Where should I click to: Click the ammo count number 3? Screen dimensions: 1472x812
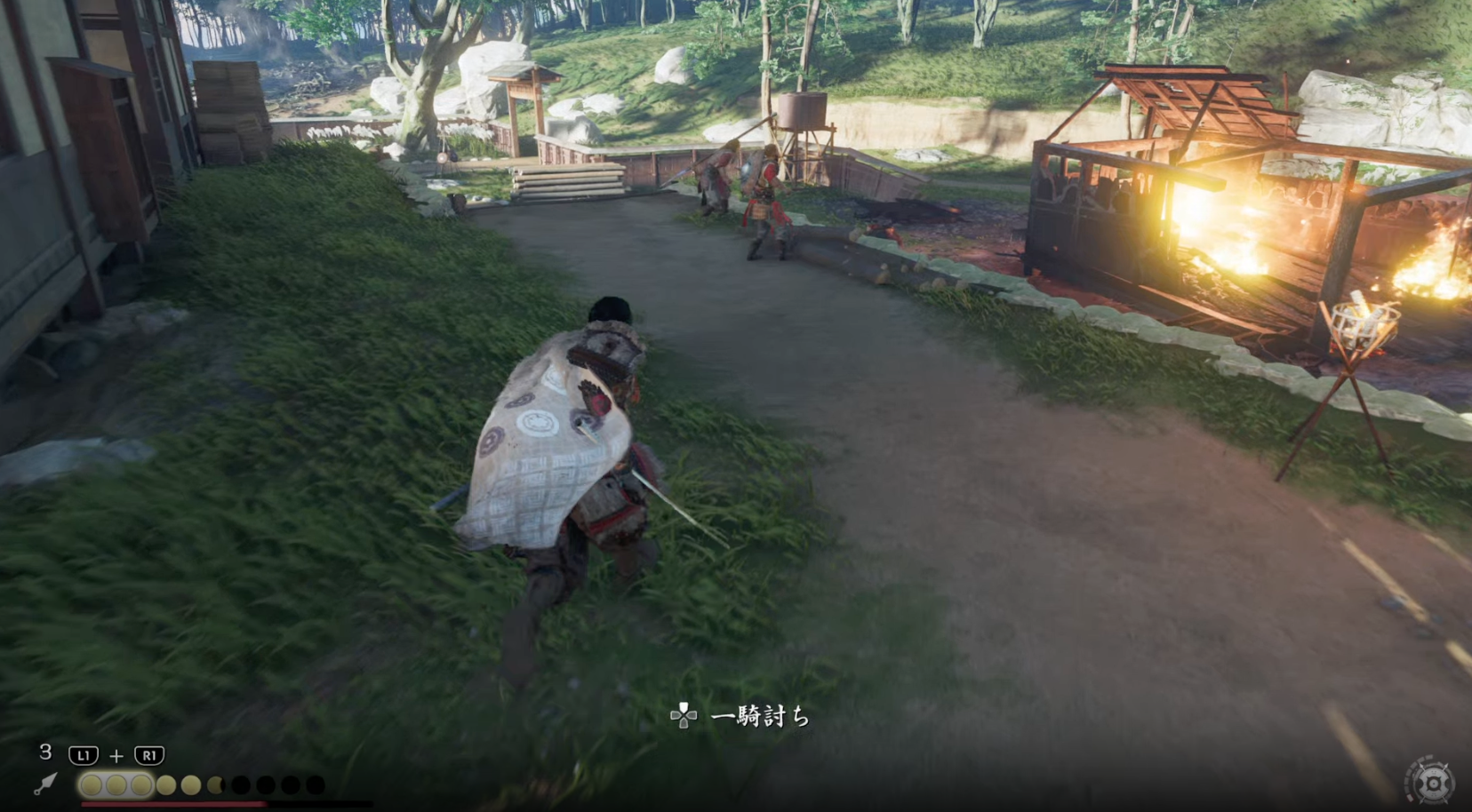[44, 753]
